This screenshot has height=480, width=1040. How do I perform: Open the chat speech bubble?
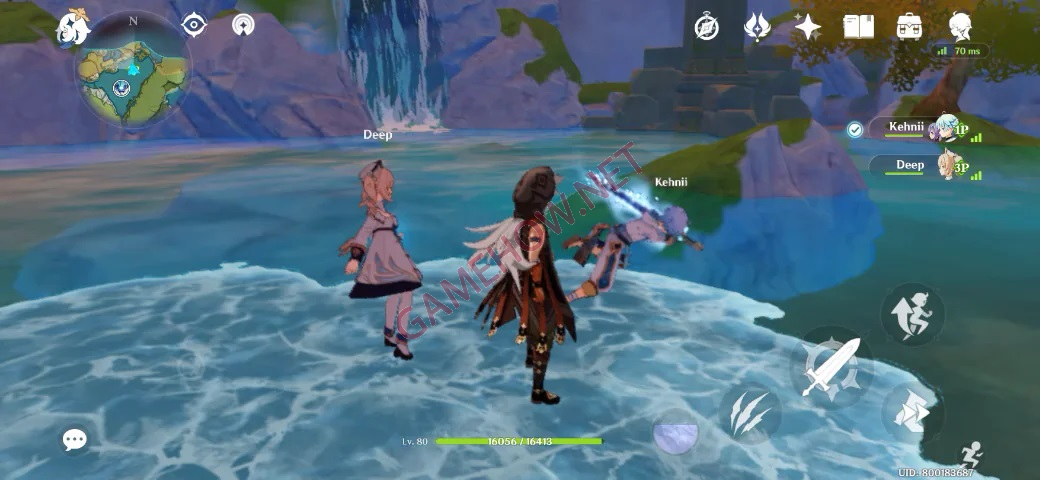tap(75, 439)
